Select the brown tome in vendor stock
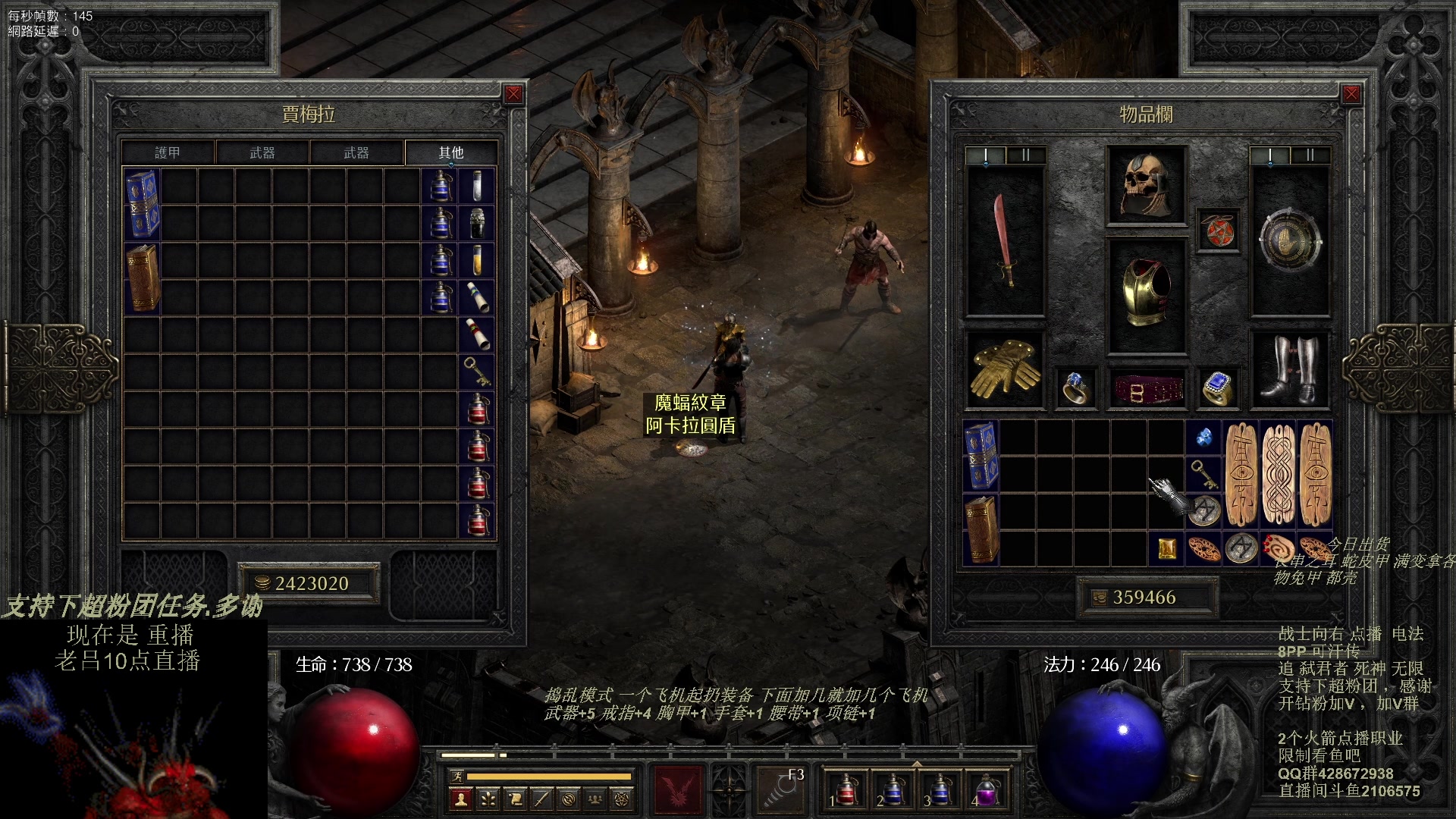The width and height of the screenshot is (1456, 819). point(143,278)
